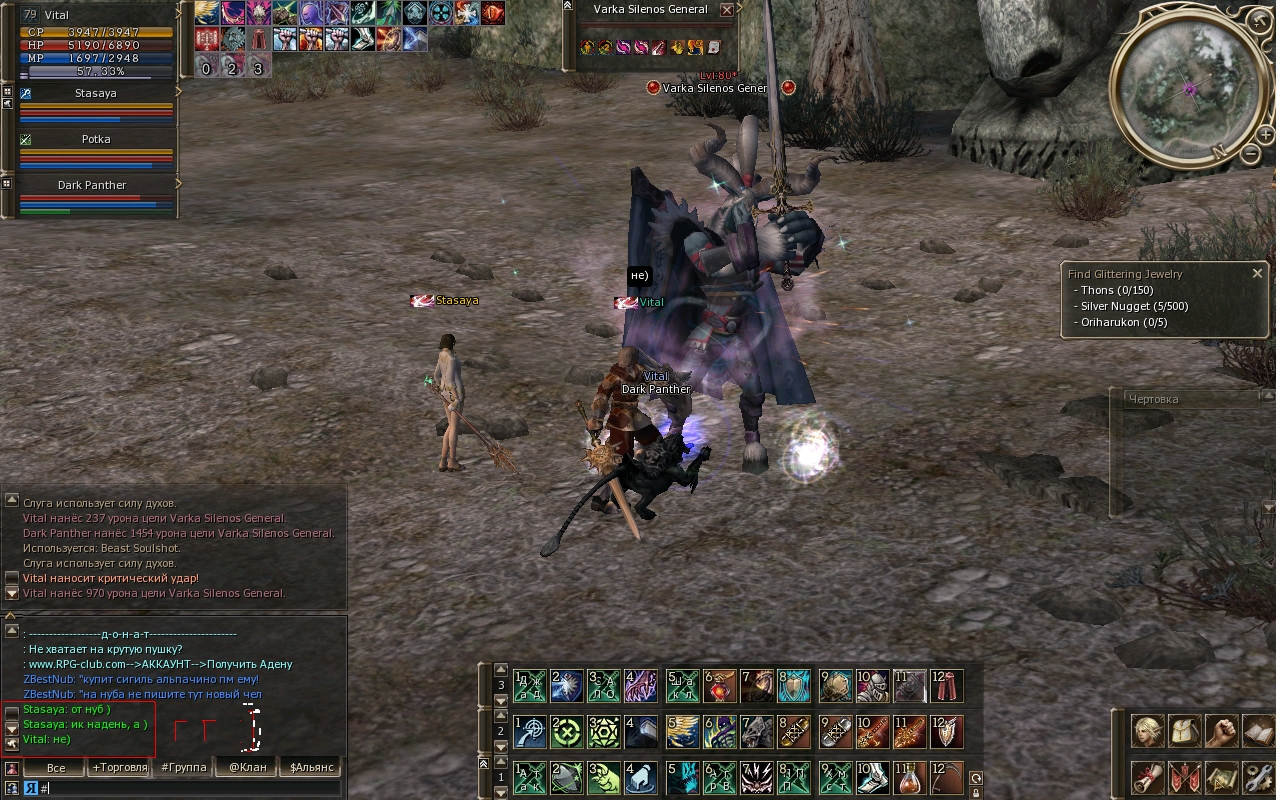
Task: Close the Find Glittering Jewelry quest tracker
Action: (1257, 273)
